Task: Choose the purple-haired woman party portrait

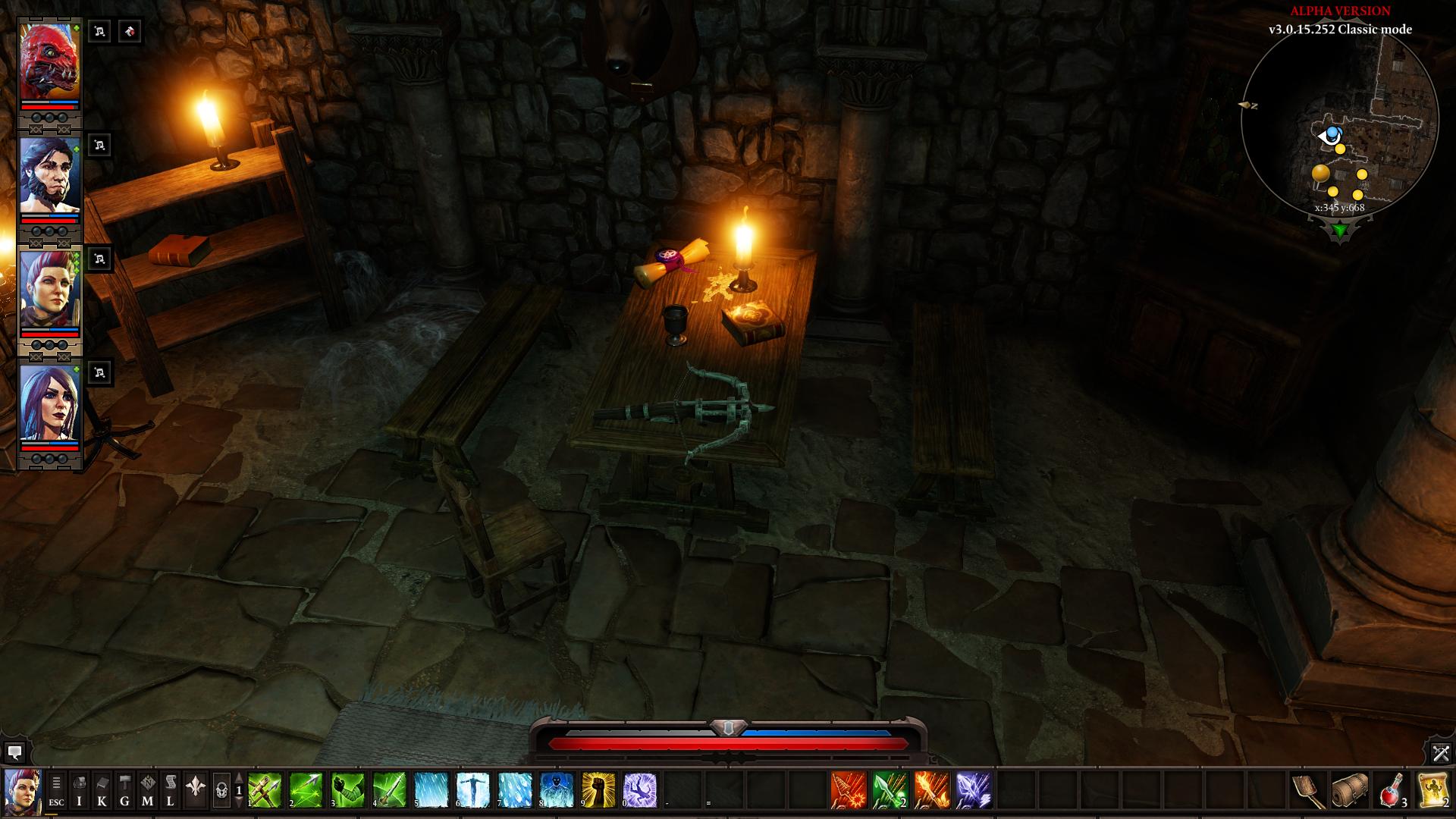Action: click(50, 403)
